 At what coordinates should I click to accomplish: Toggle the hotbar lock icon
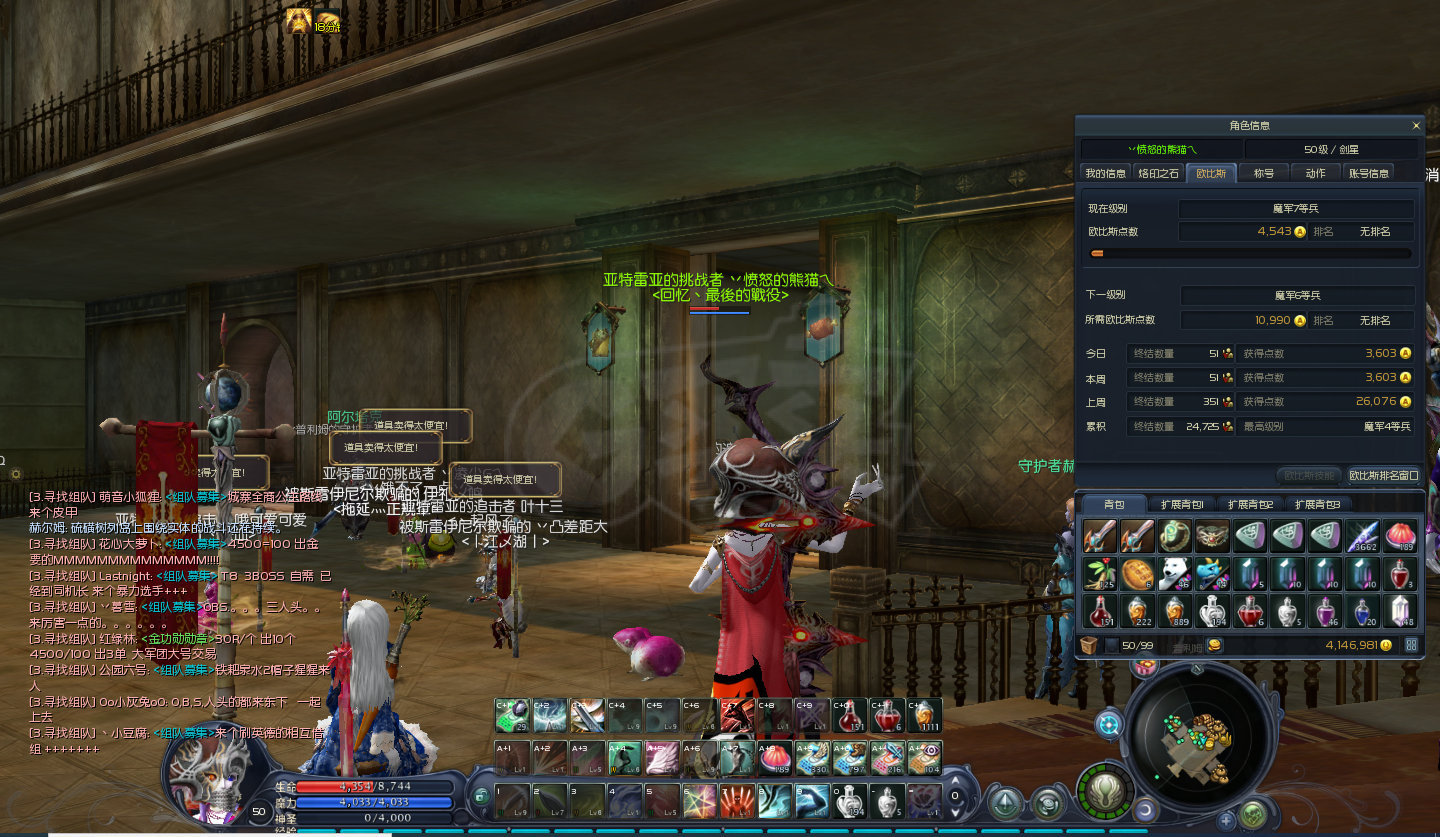482,796
